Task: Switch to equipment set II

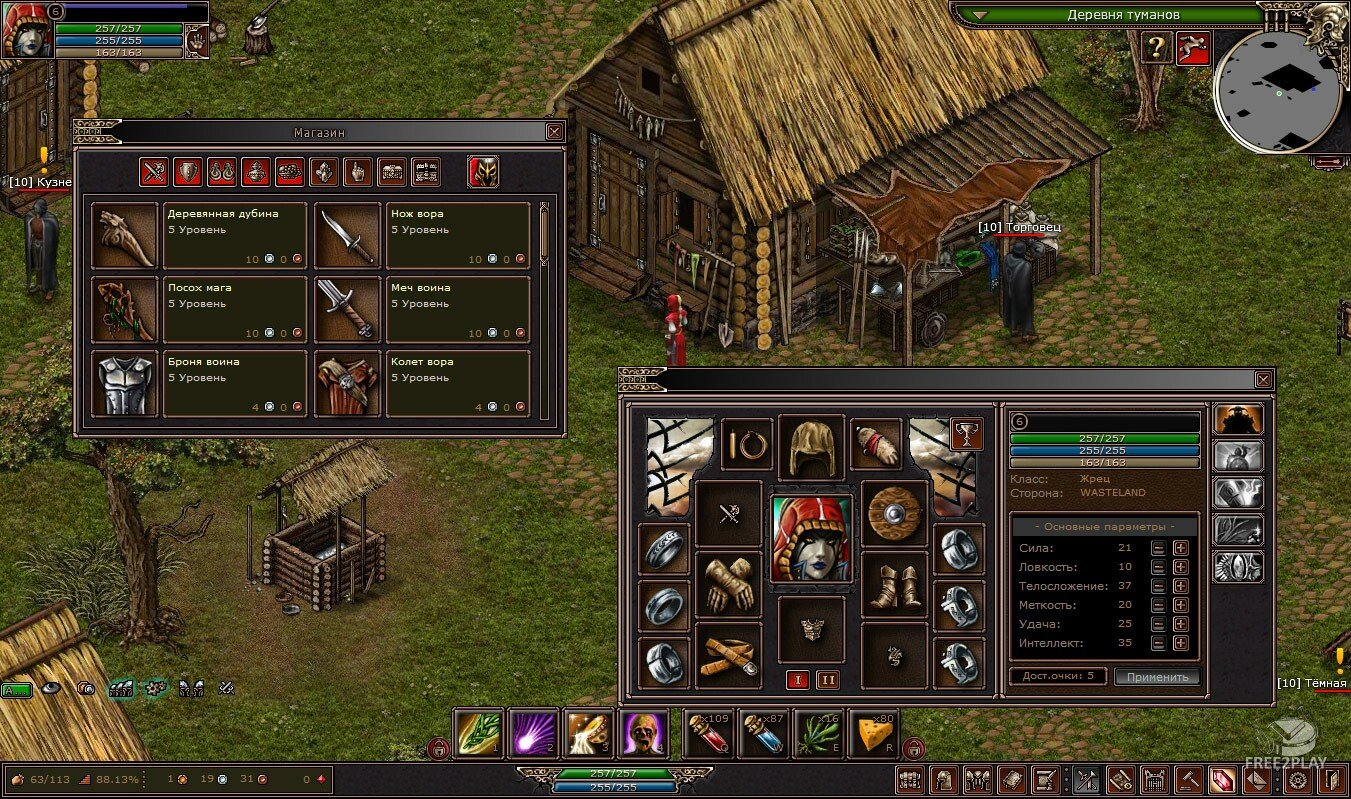Action: coord(827,680)
